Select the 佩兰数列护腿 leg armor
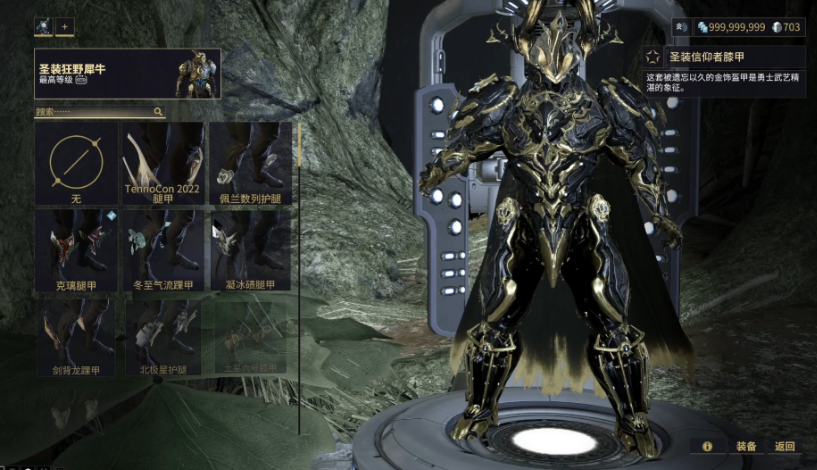This screenshot has width=817, height=470. click(x=250, y=163)
